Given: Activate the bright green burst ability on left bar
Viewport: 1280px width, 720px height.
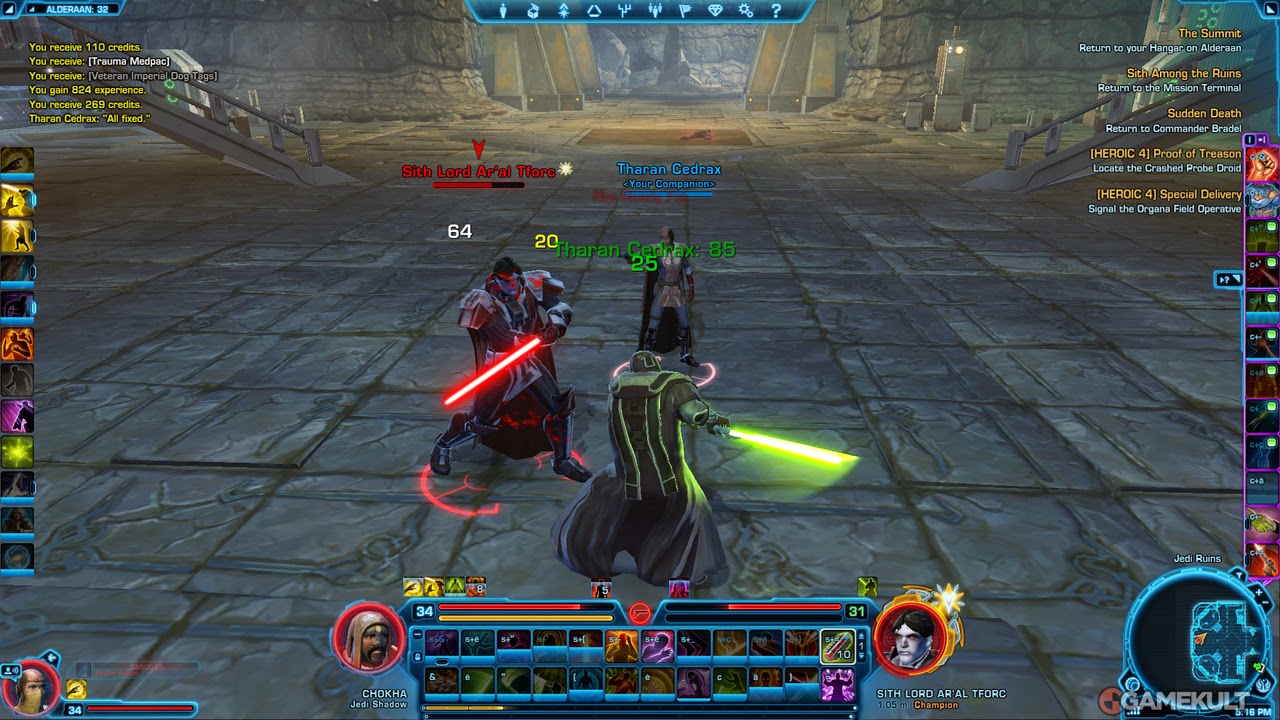Looking at the screenshot, I should [x=17, y=452].
